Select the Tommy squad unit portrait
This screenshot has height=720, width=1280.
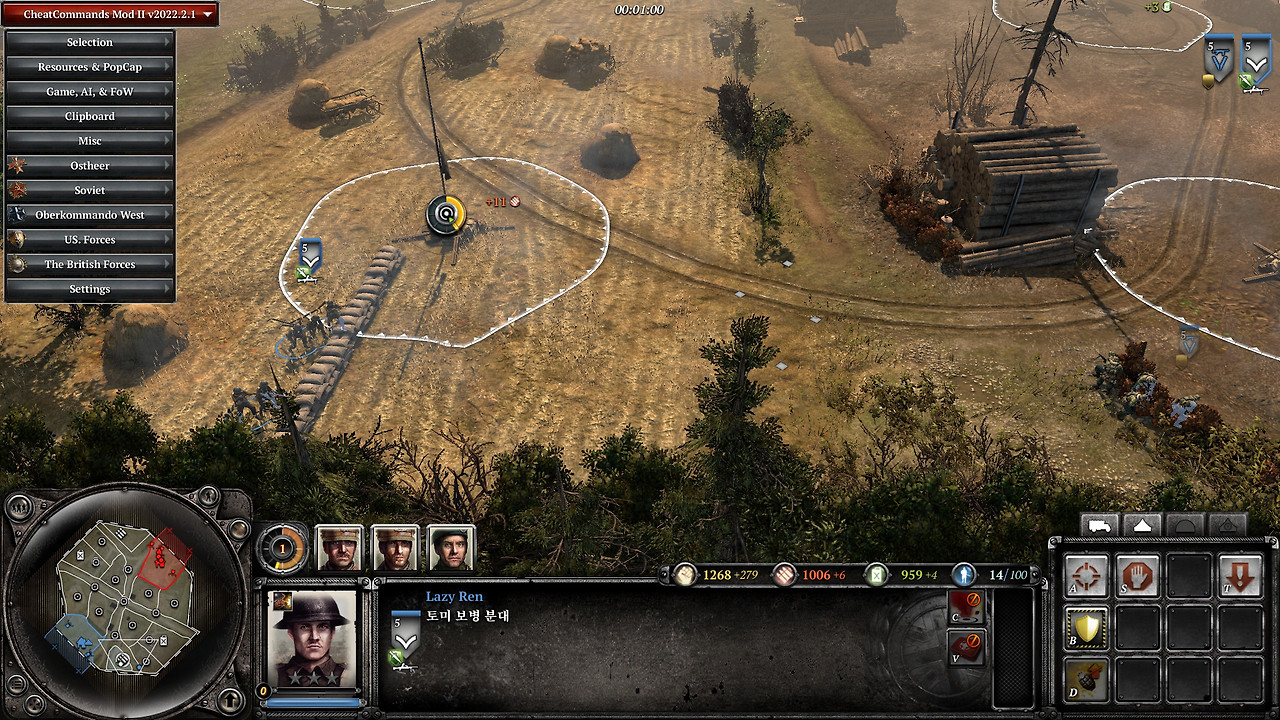pos(312,636)
